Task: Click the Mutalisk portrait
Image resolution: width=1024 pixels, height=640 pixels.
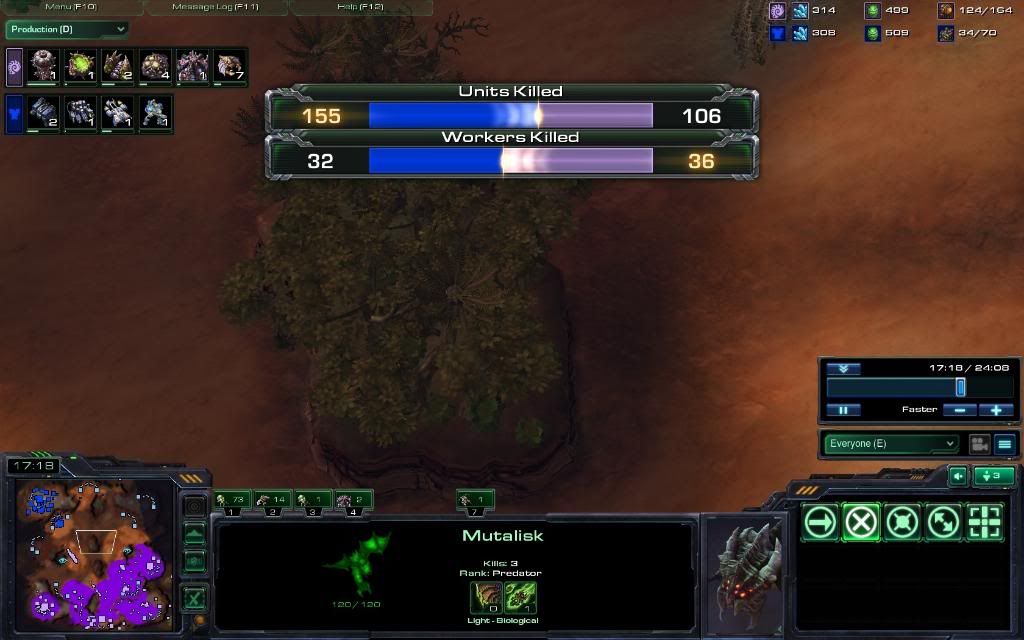Action: tap(744, 573)
